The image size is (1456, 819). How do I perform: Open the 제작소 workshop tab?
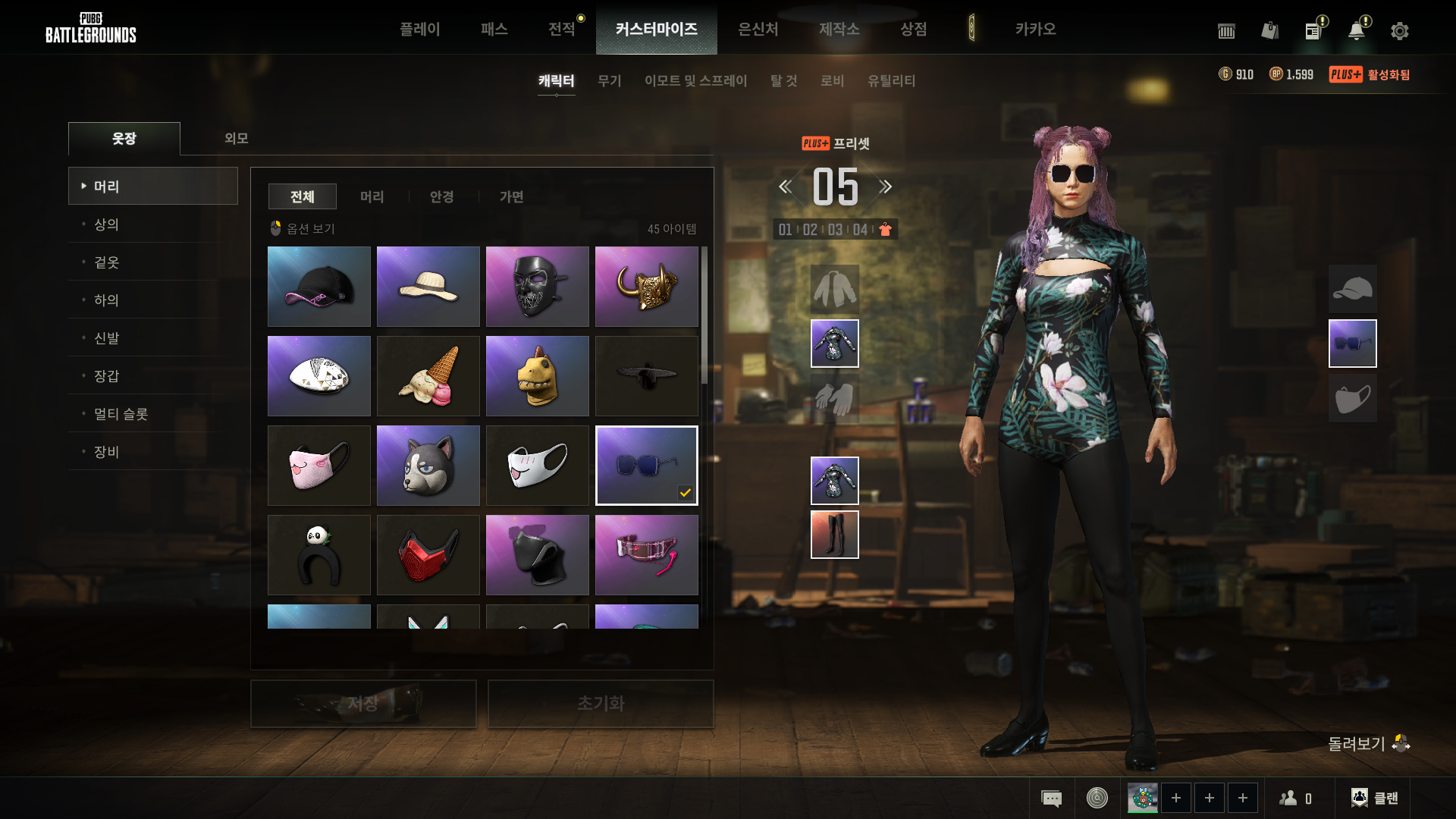pos(839,29)
